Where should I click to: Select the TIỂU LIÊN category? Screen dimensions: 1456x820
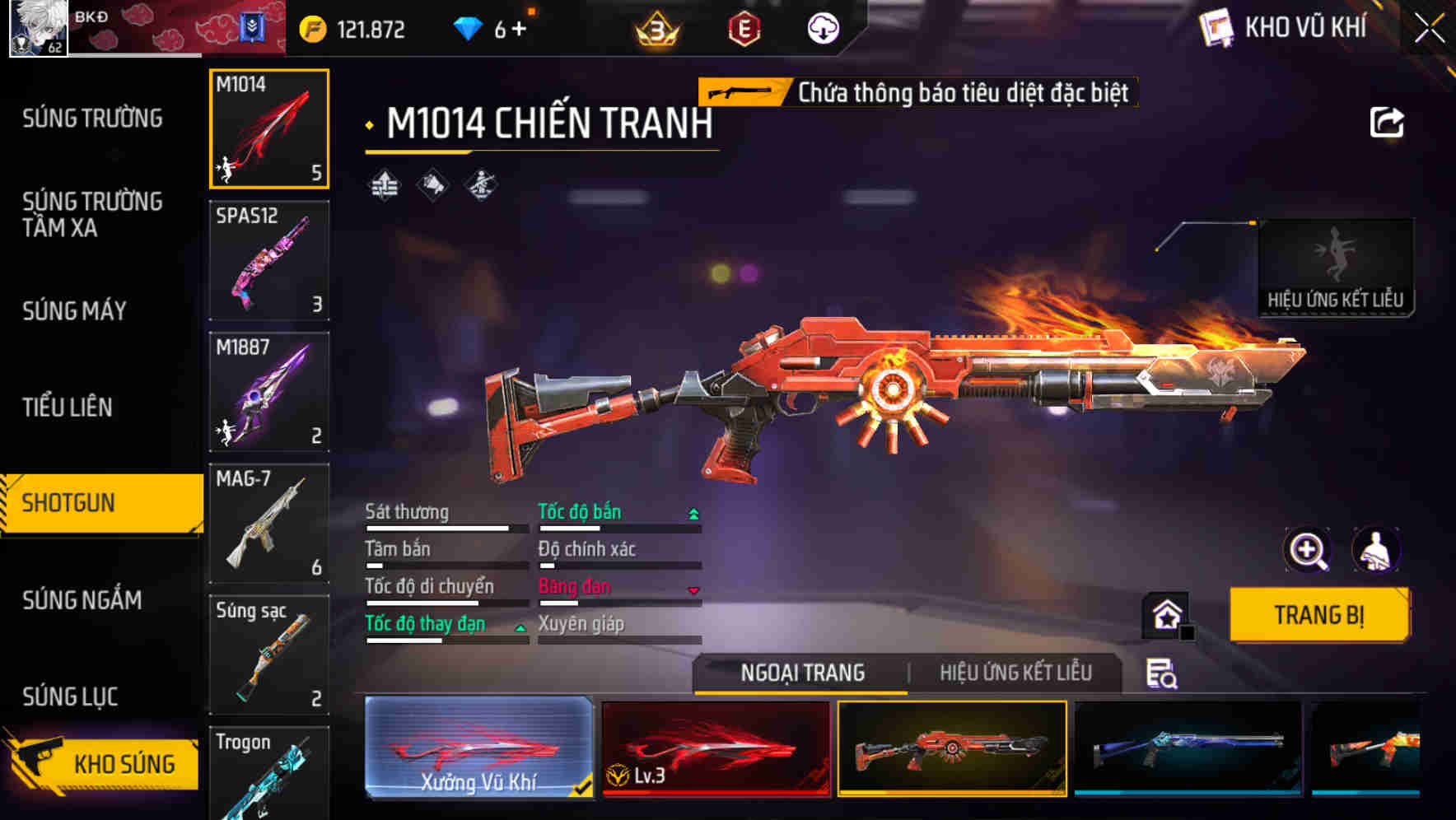[x=67, y=407]
